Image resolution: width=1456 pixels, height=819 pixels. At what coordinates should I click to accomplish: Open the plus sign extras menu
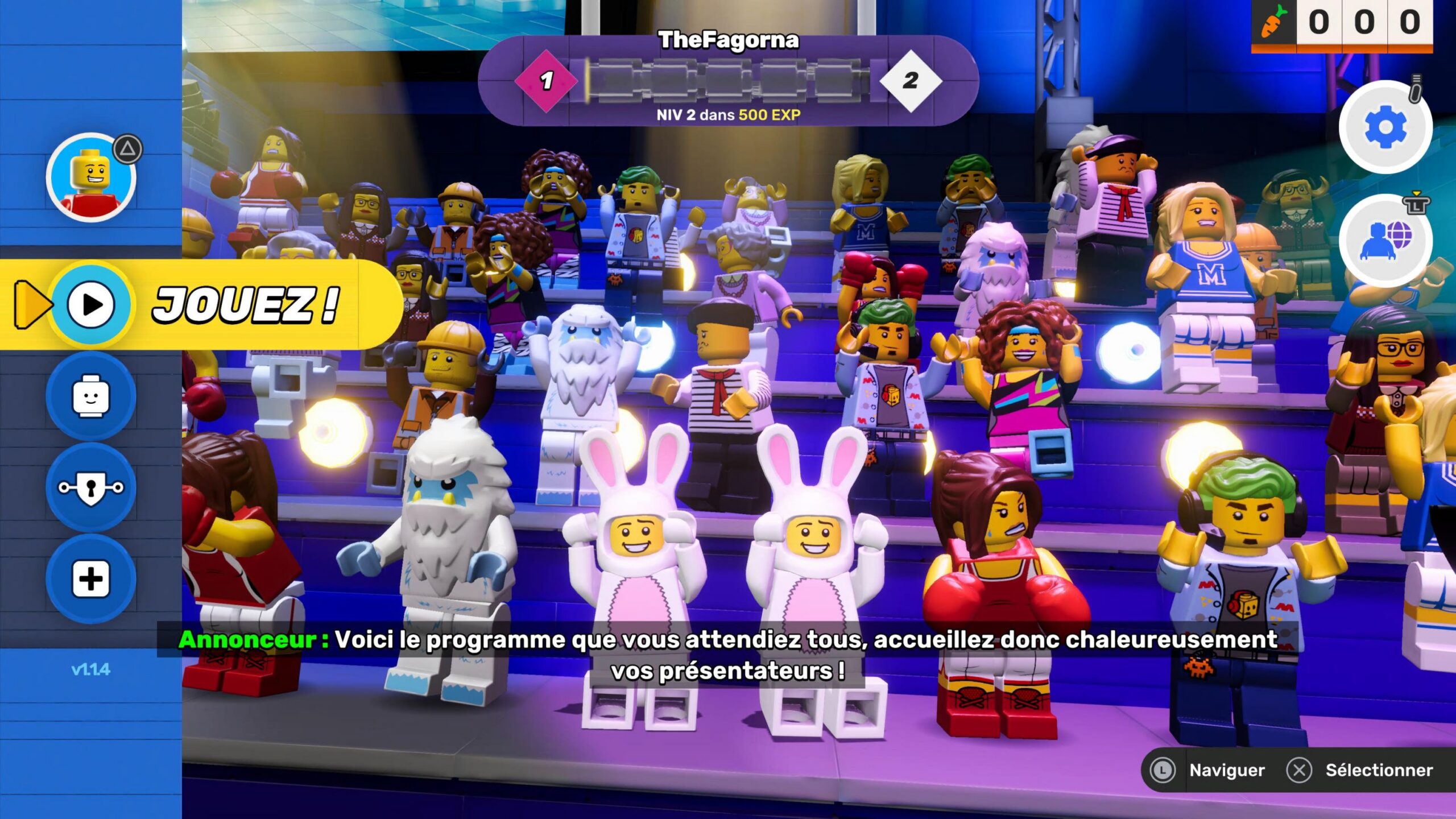pos(91,579)
